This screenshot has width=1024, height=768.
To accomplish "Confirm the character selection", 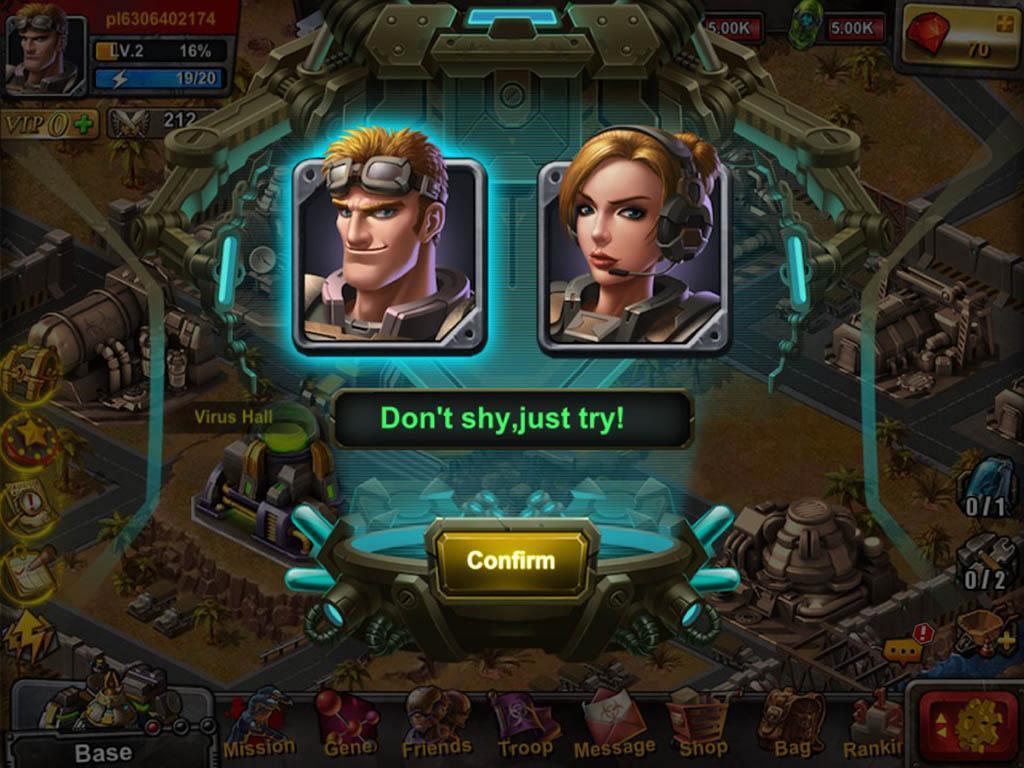I will (511, 561).
